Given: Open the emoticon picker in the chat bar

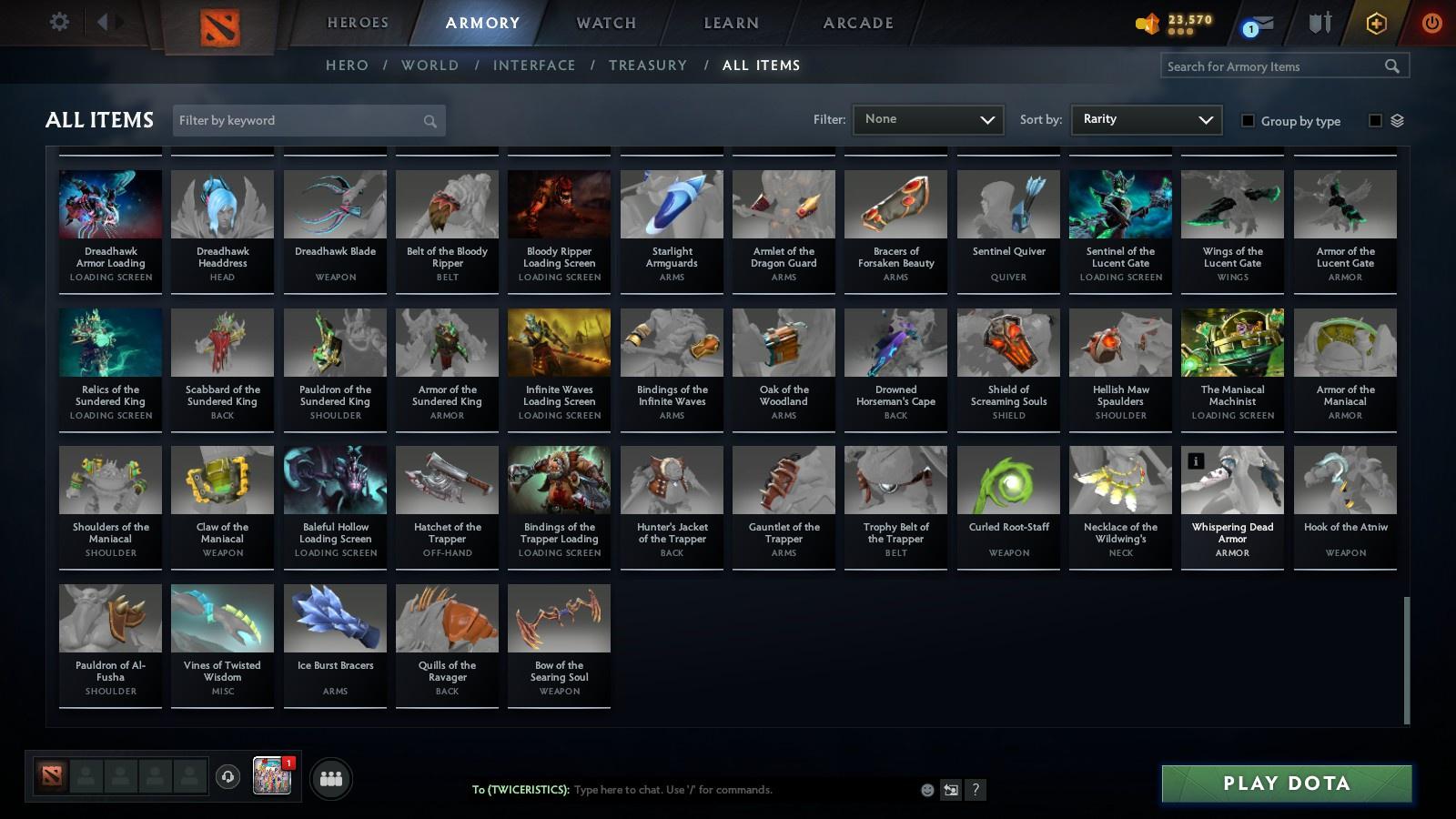Looking at the screenshot, I should [x=927, y=790].
